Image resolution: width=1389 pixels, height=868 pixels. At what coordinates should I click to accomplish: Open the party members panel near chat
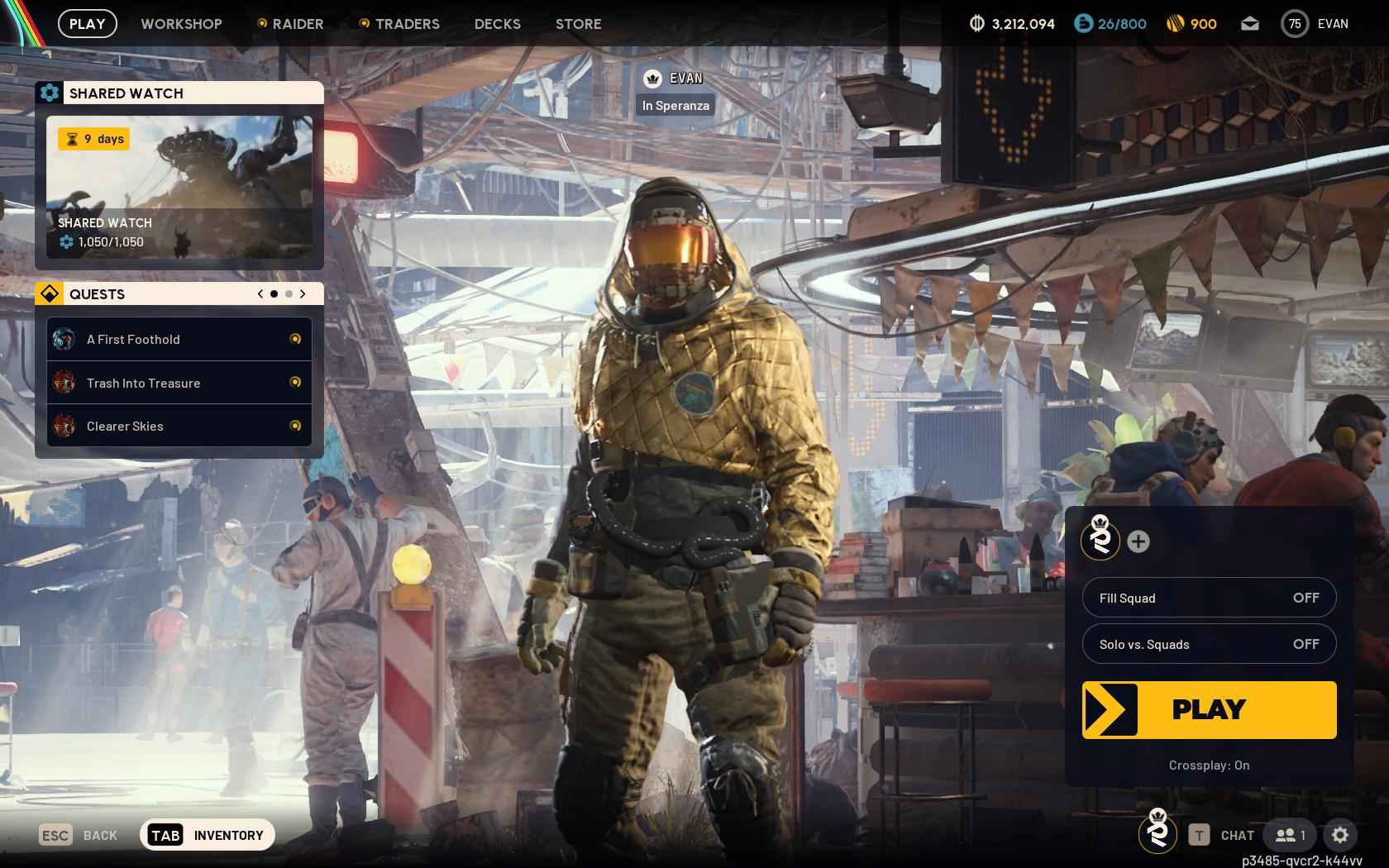[x=1288, y=835]
